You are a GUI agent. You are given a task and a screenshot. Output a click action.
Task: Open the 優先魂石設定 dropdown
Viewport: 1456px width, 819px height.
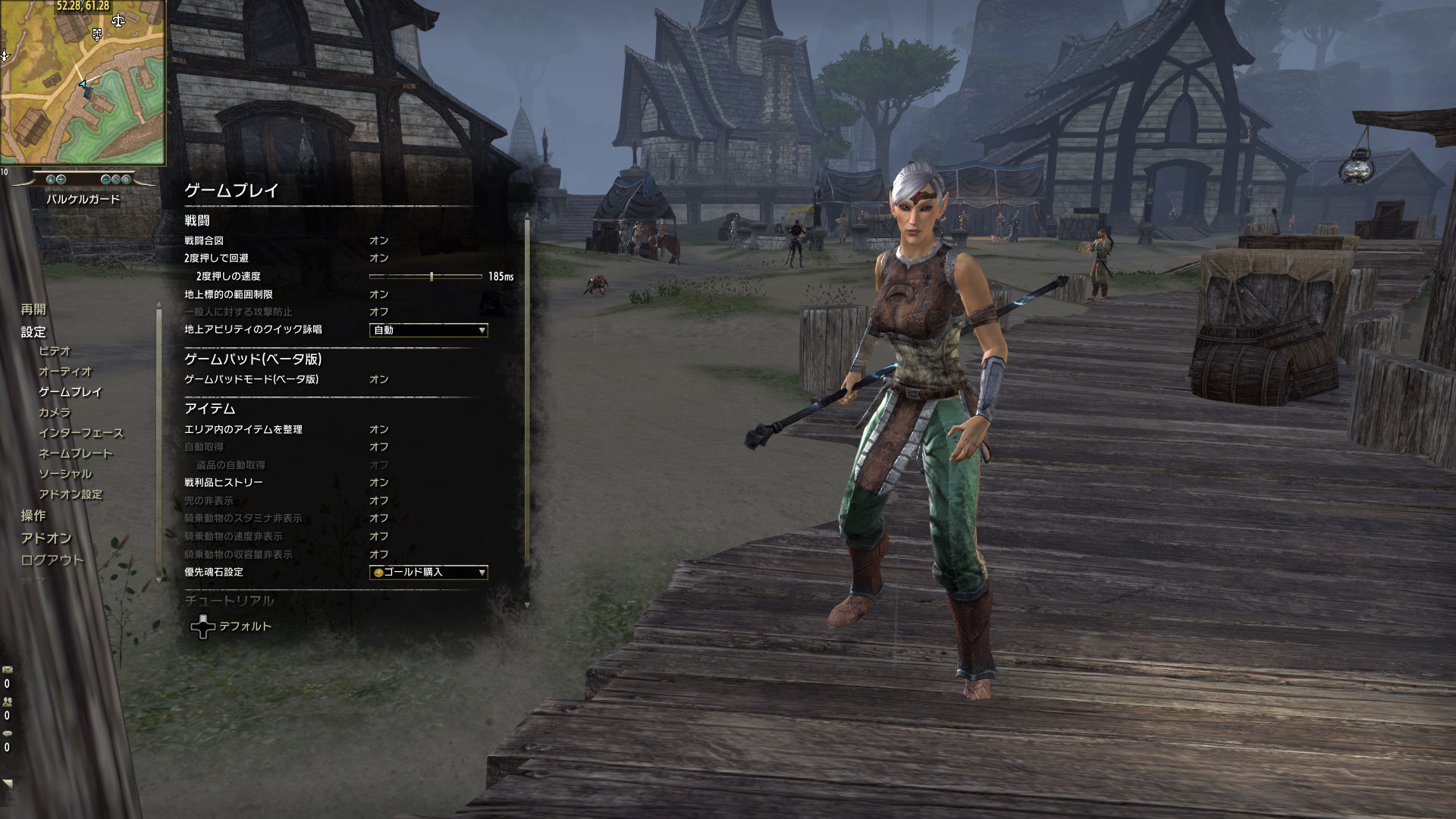(428, 573)
